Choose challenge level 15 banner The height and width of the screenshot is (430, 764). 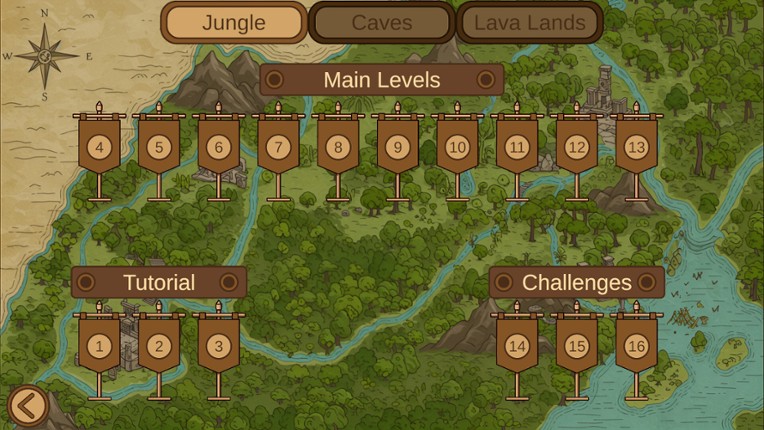tap(576, 346)
